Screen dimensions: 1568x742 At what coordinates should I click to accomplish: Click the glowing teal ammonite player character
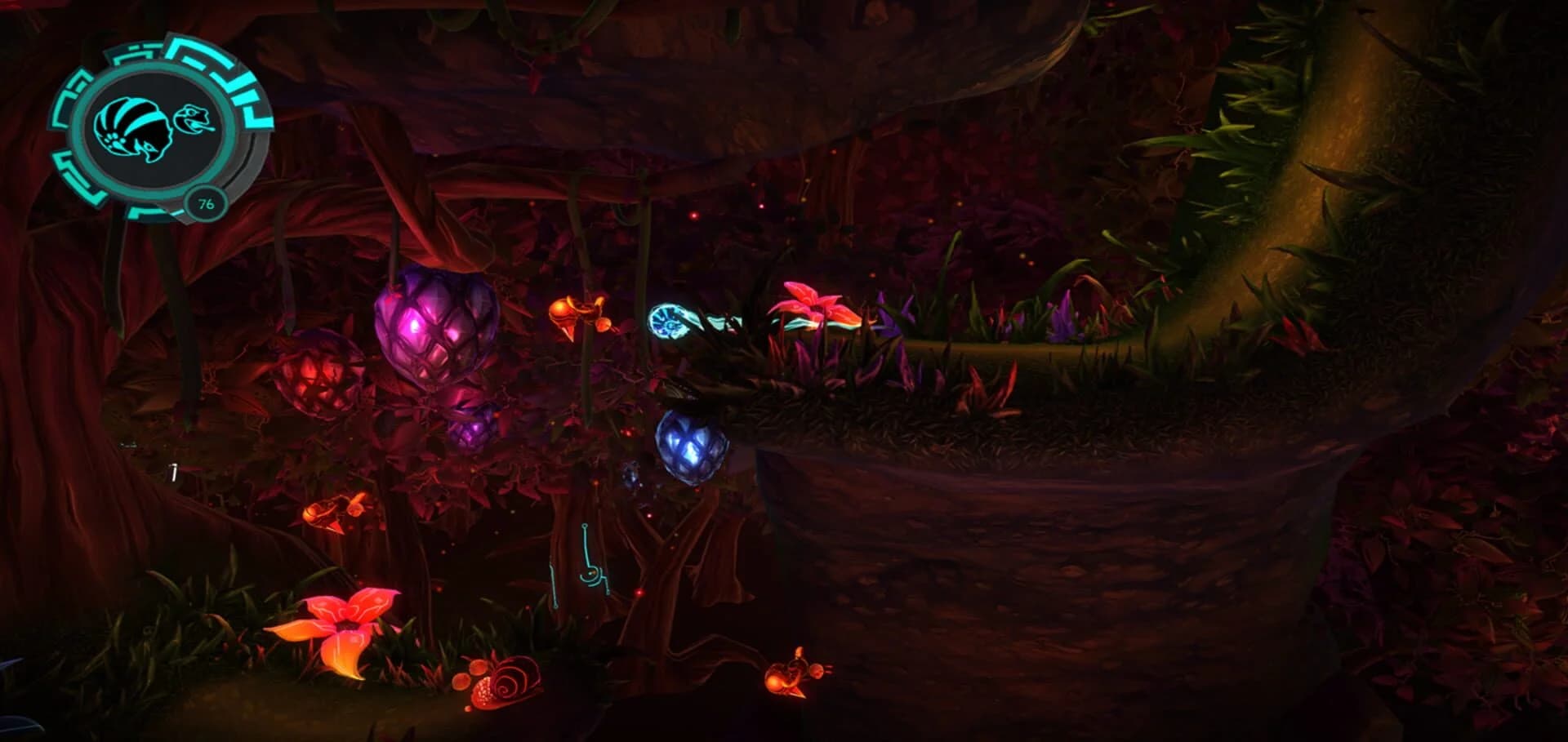point(668,321)
